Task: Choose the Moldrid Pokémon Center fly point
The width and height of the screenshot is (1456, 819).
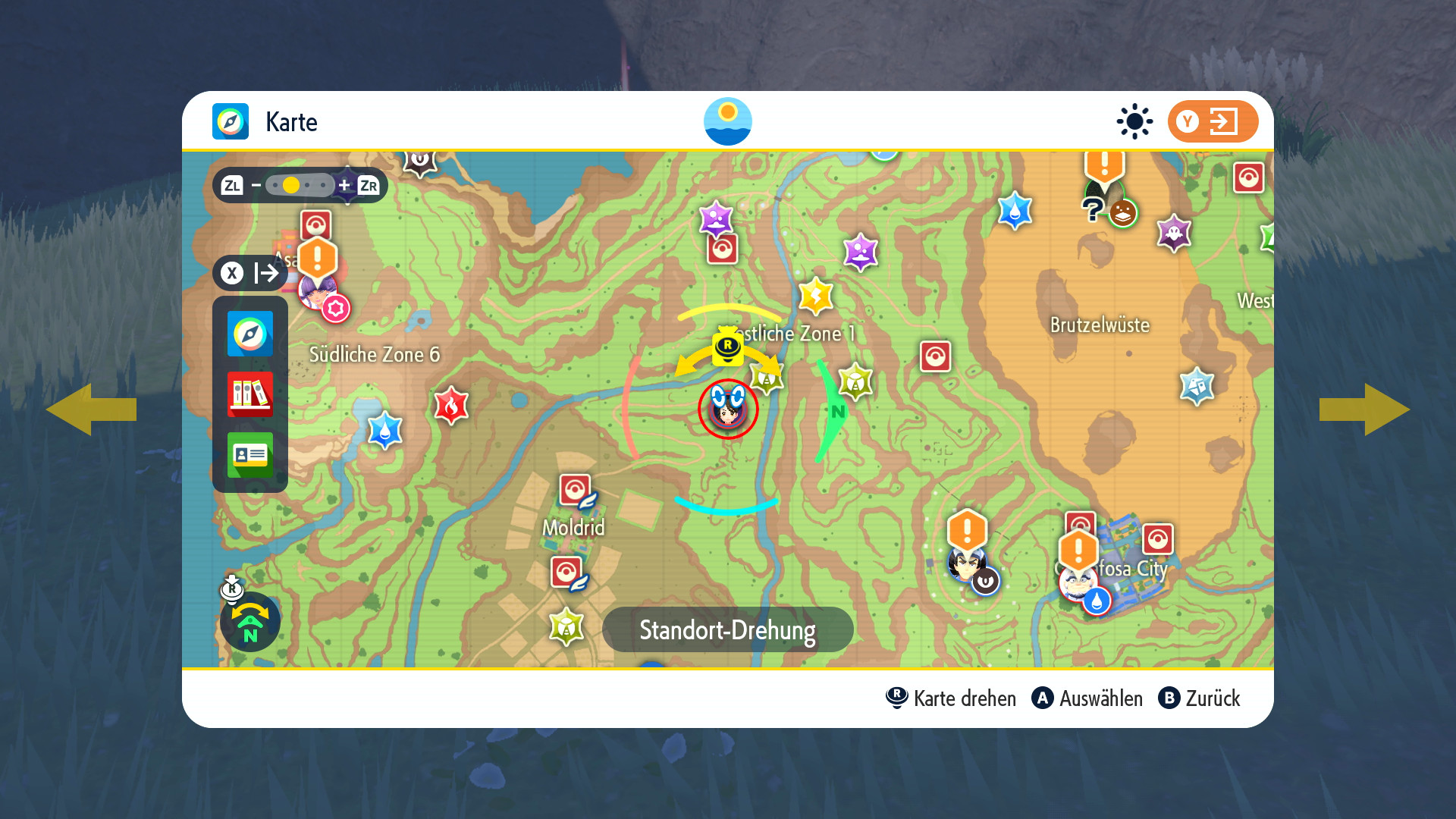Action: click(576, 491)
